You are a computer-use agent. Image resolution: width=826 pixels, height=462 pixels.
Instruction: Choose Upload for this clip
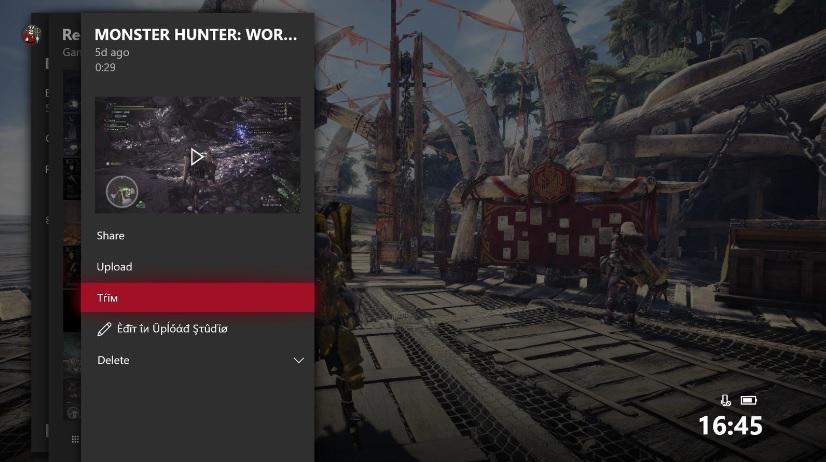114,267
